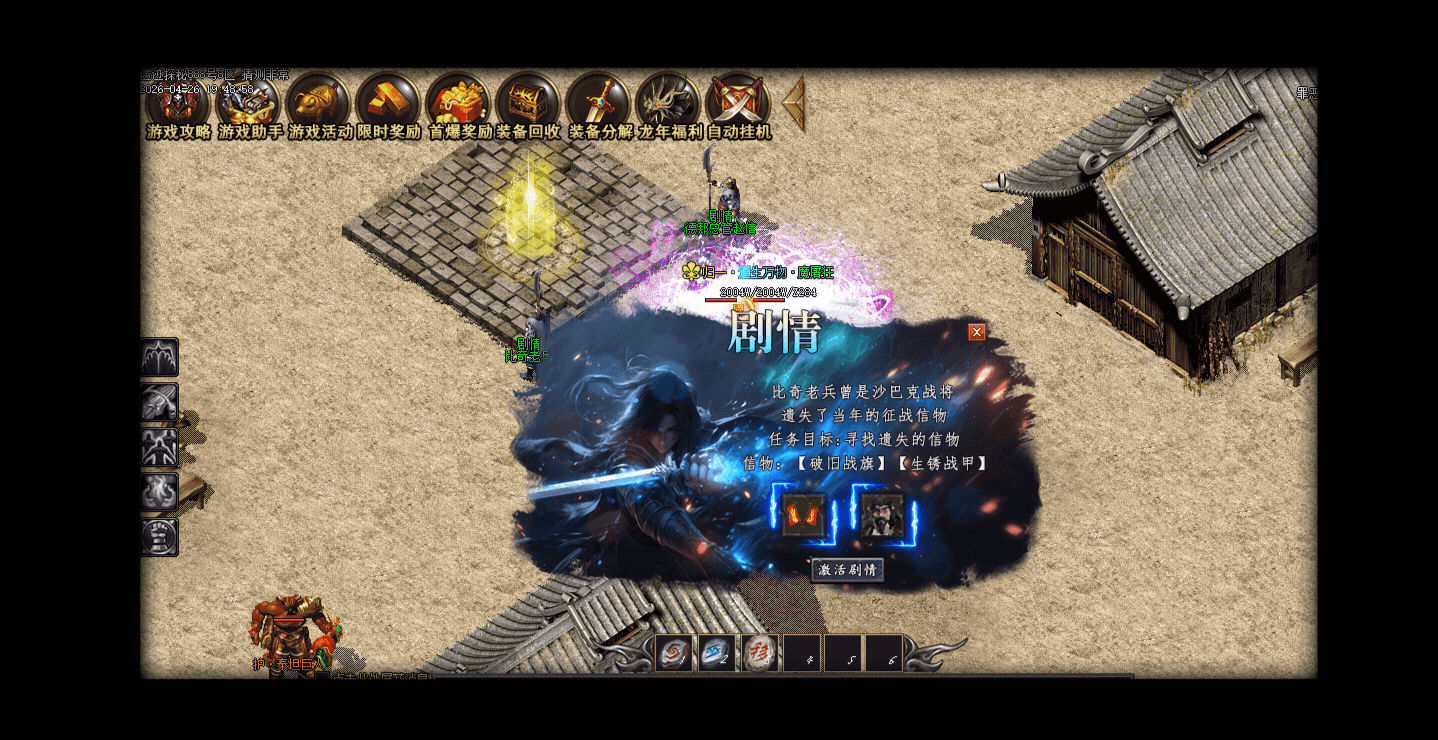Open the 龙年福利 dragon year benefits
The image size is (1438, 740).
click(x=668, y=104)
